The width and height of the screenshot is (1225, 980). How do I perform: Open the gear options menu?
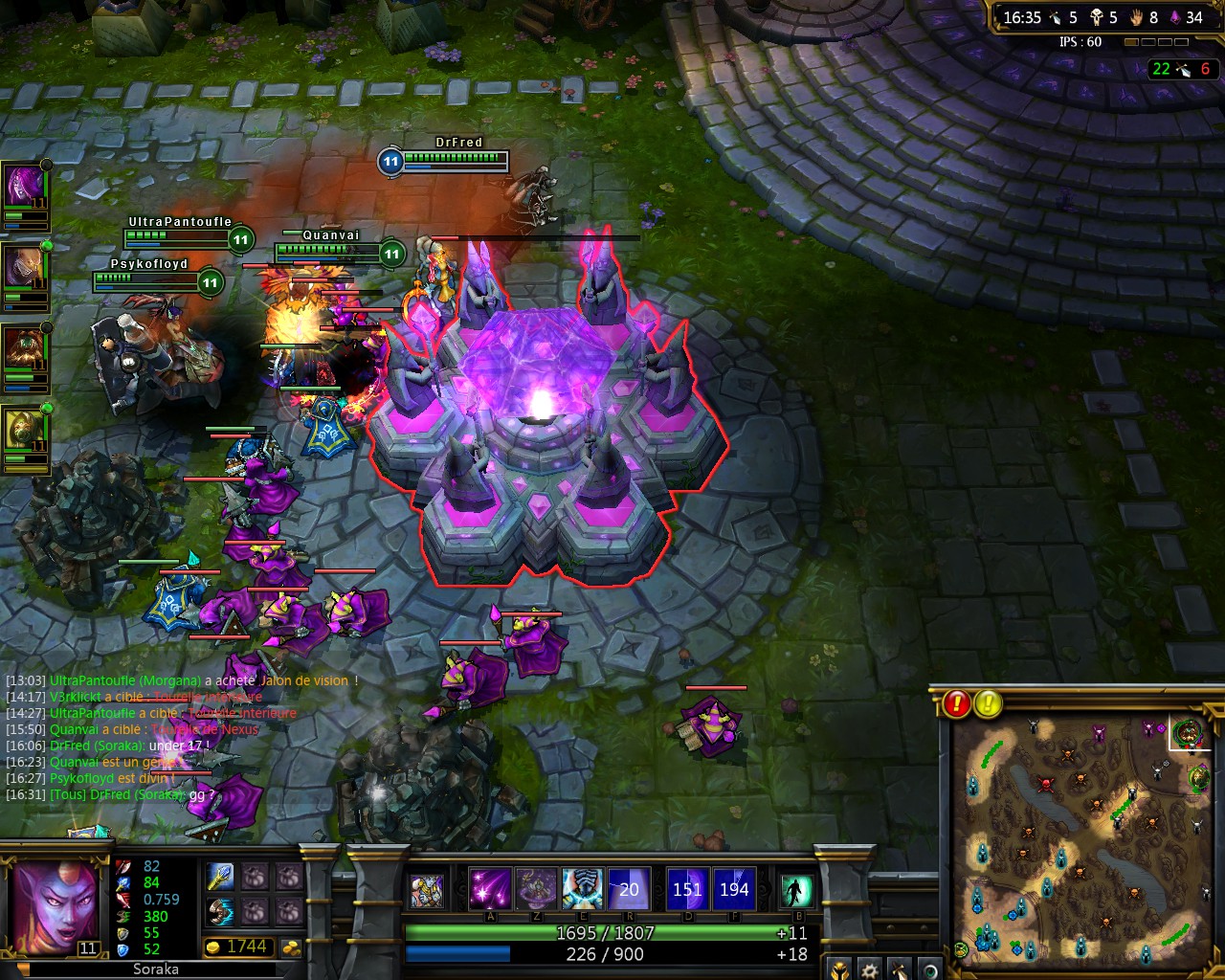pos(869,969)
